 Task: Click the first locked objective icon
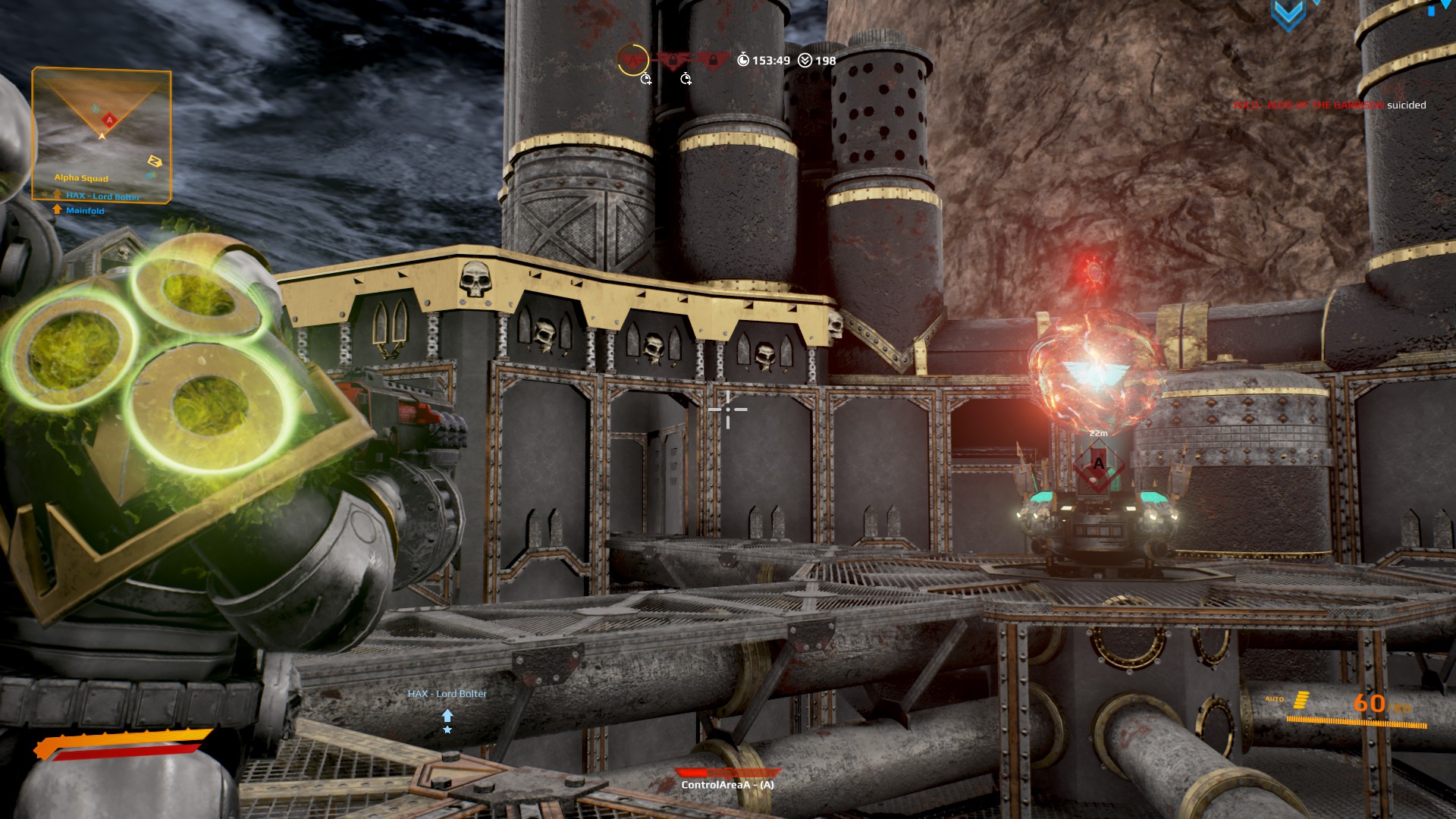tap(673, 60)
